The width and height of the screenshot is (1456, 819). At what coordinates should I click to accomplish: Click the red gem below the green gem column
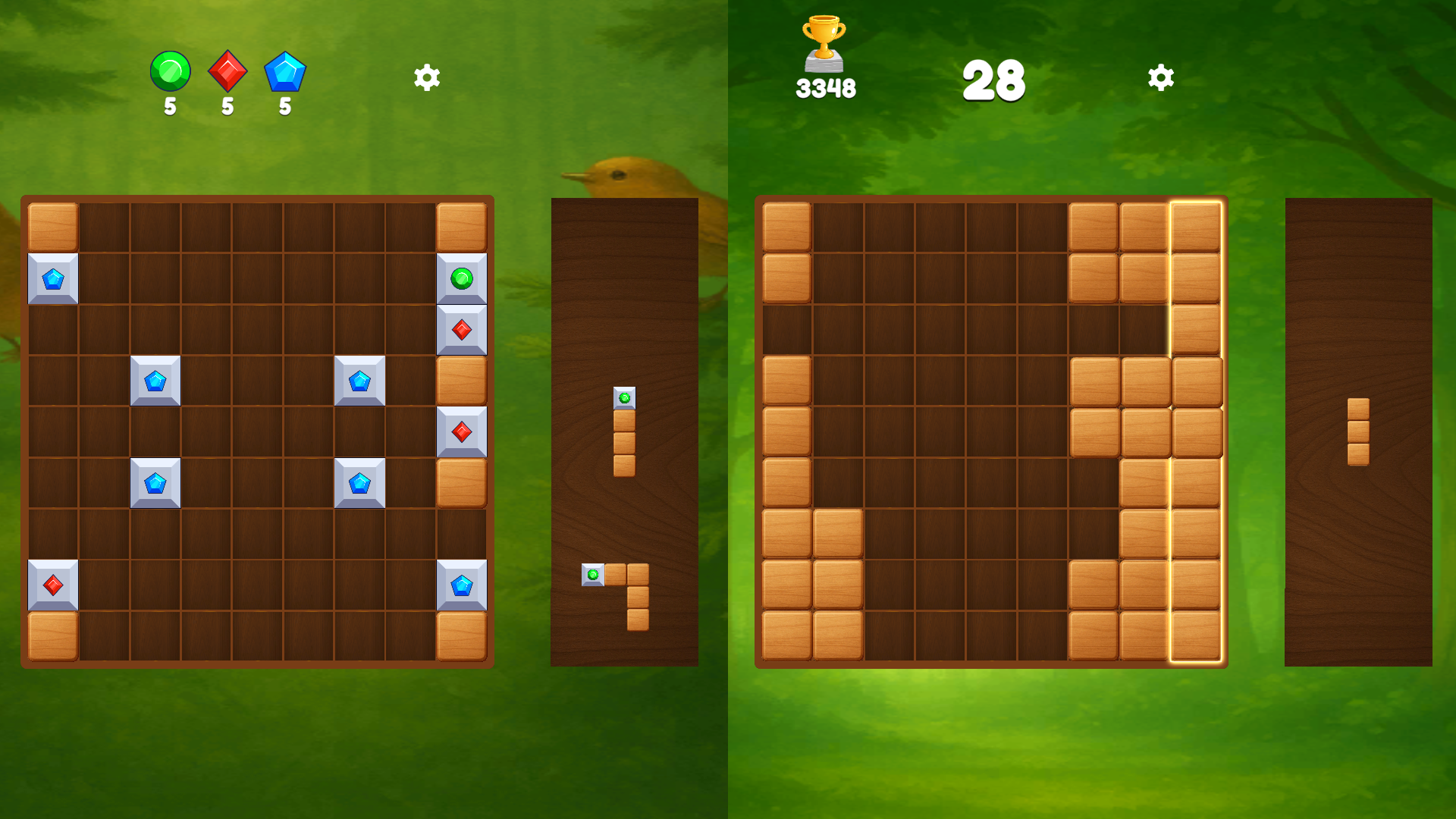tap(461, 329)
